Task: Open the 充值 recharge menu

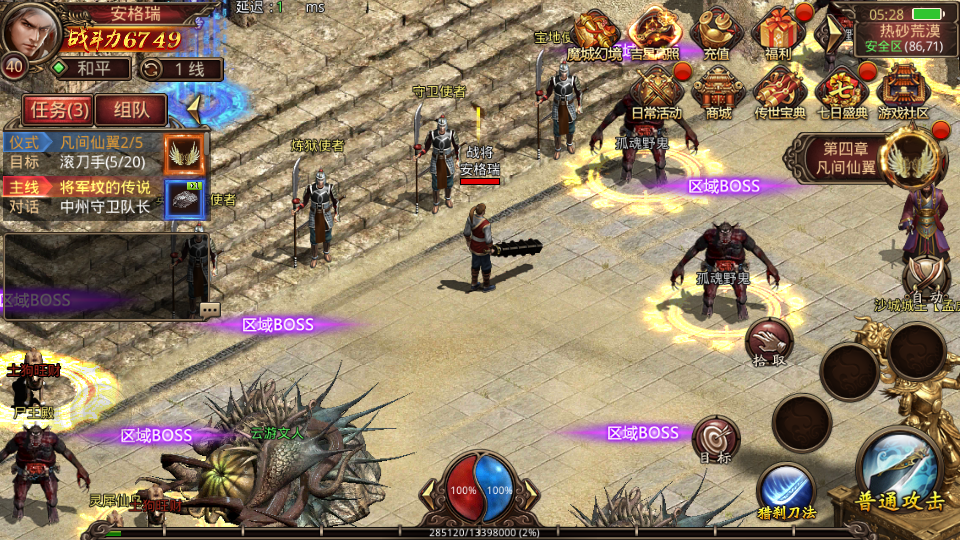Action: point(716,34)
